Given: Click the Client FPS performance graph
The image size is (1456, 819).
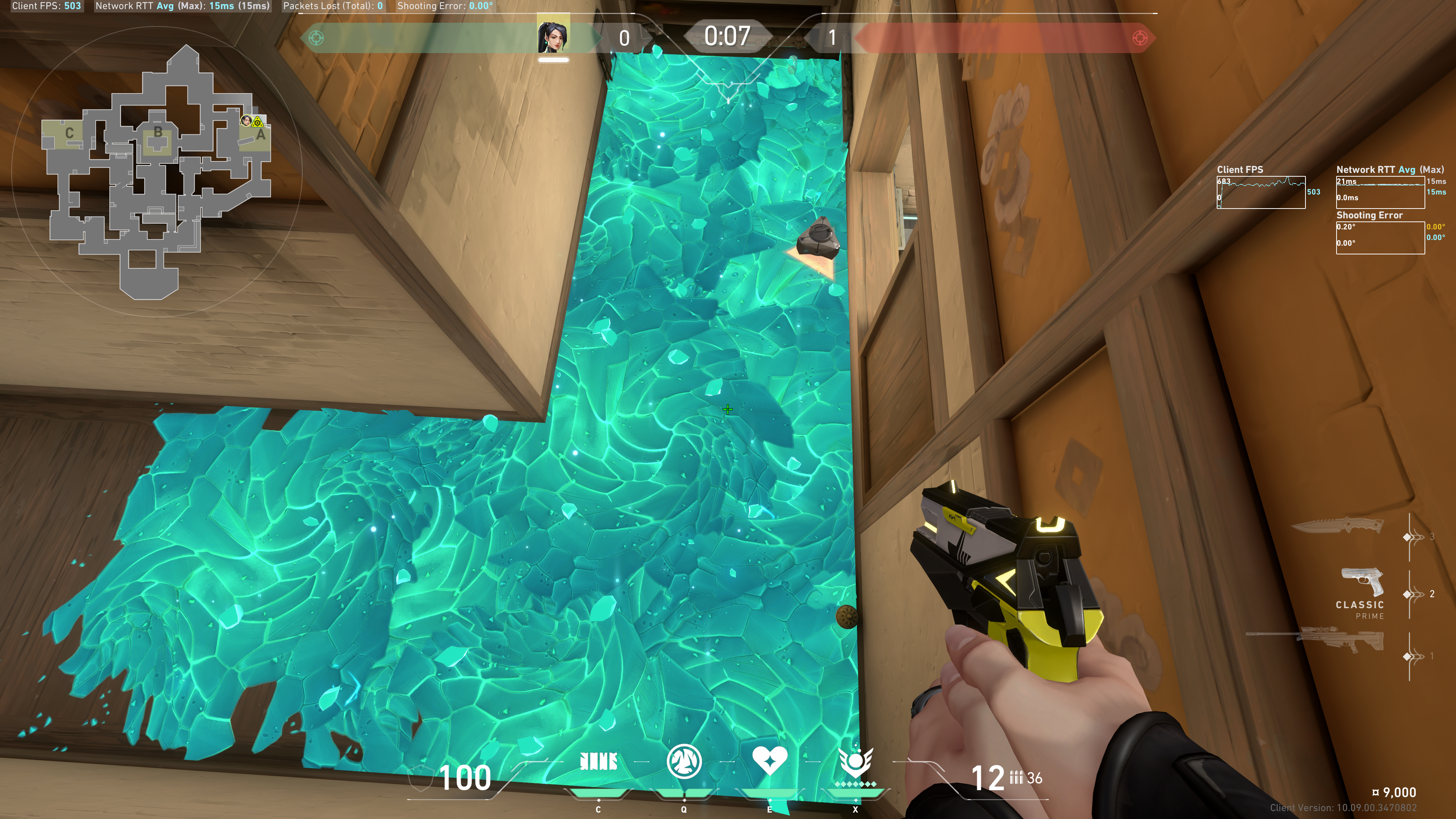Looking at the screenshot, I should coord(1260,193).
